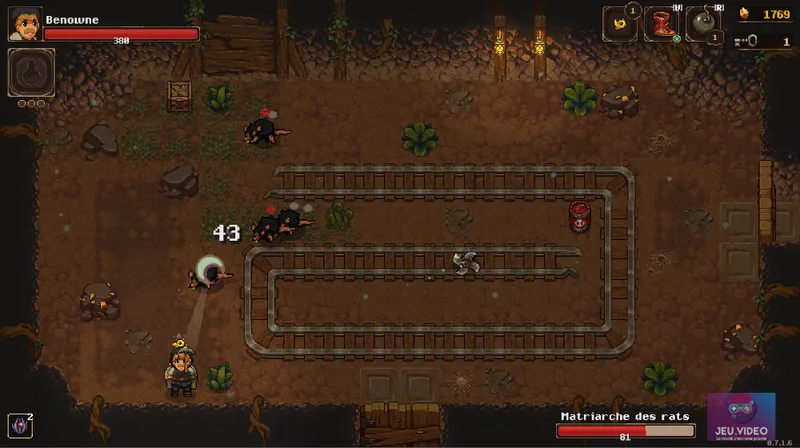
Task: Use the bomb item slot
Action: pyautogui.click(x=702, y=24)
